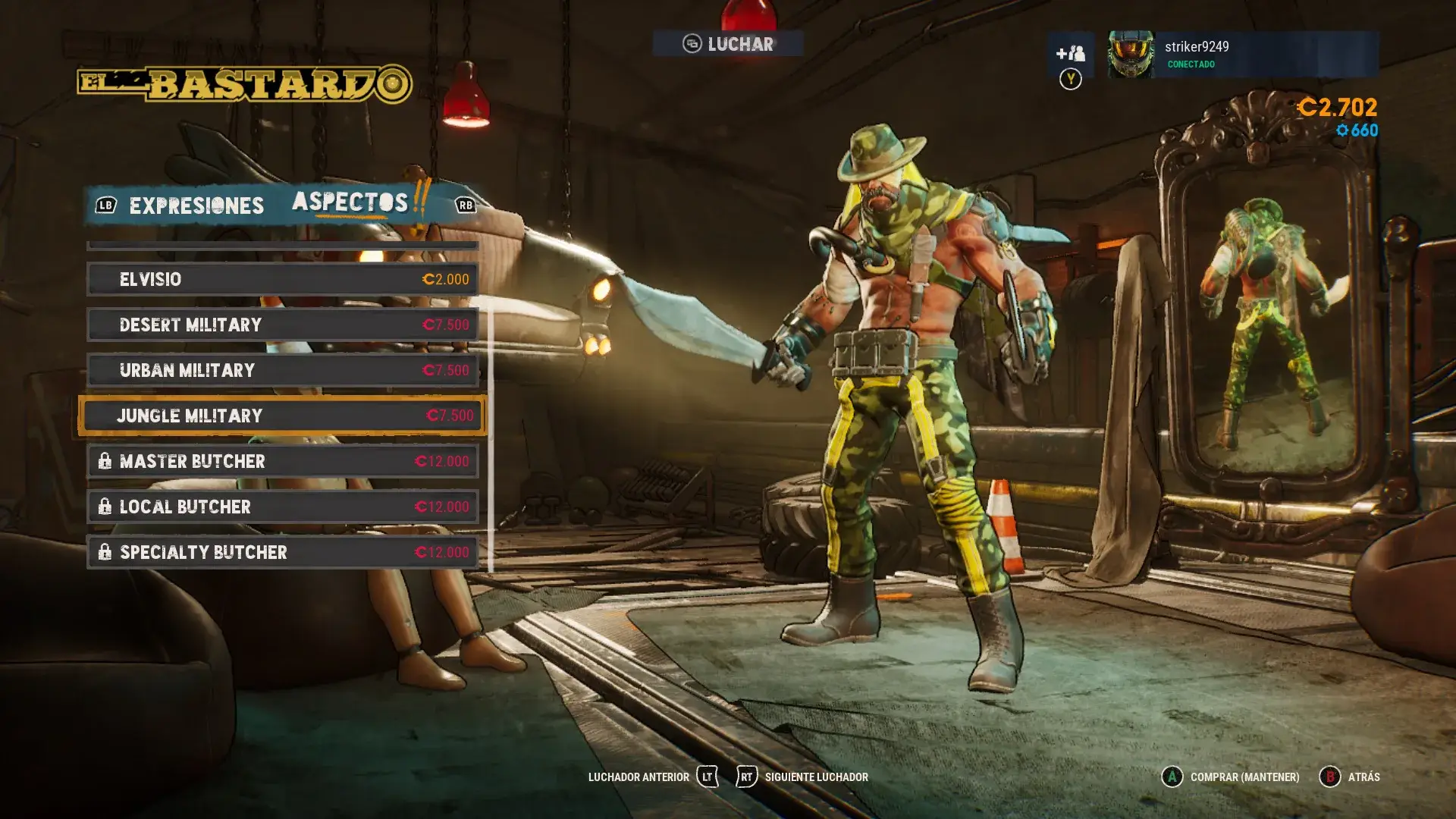Select the Jungle Military skin
1456x819 pixels.
point(282,416)
